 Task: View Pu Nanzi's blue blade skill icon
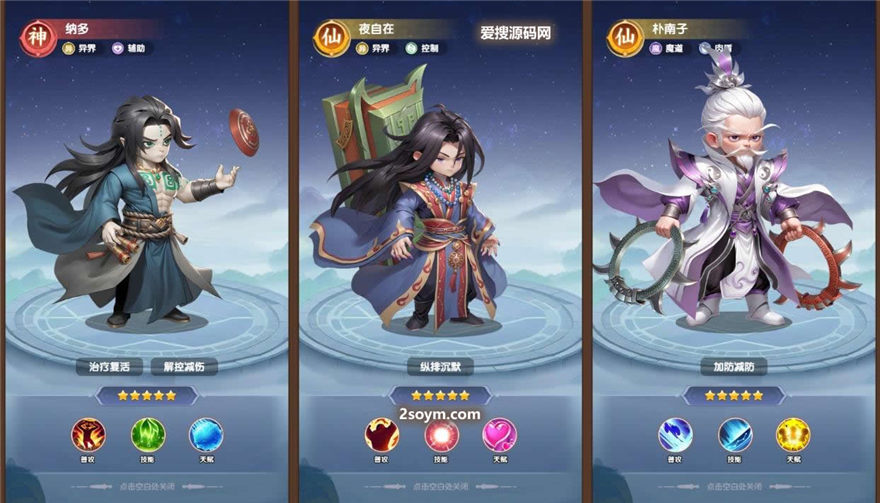(x=735, y=434)
